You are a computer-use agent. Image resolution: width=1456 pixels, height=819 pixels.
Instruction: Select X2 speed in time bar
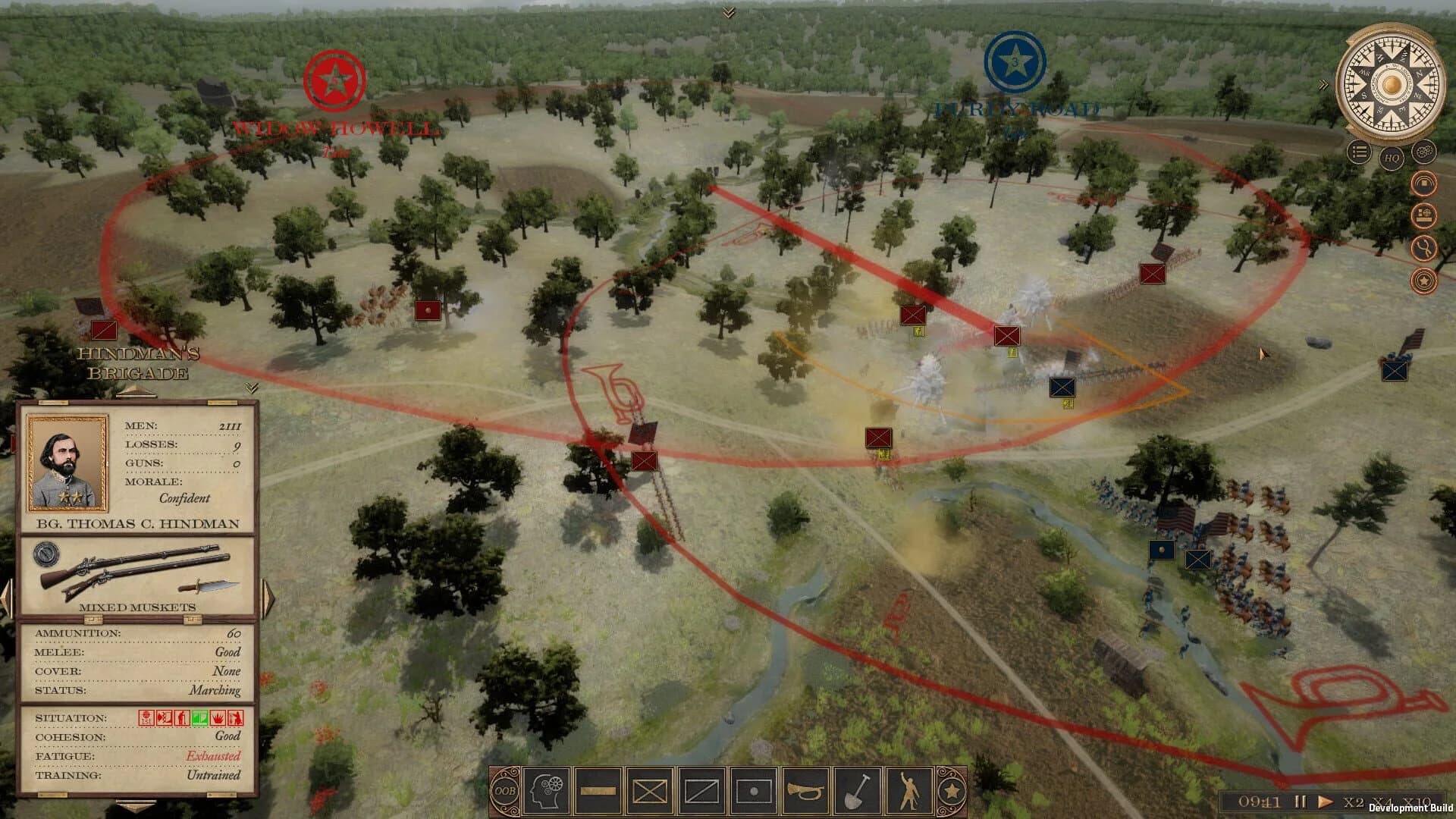click(x=1354, y=801)
